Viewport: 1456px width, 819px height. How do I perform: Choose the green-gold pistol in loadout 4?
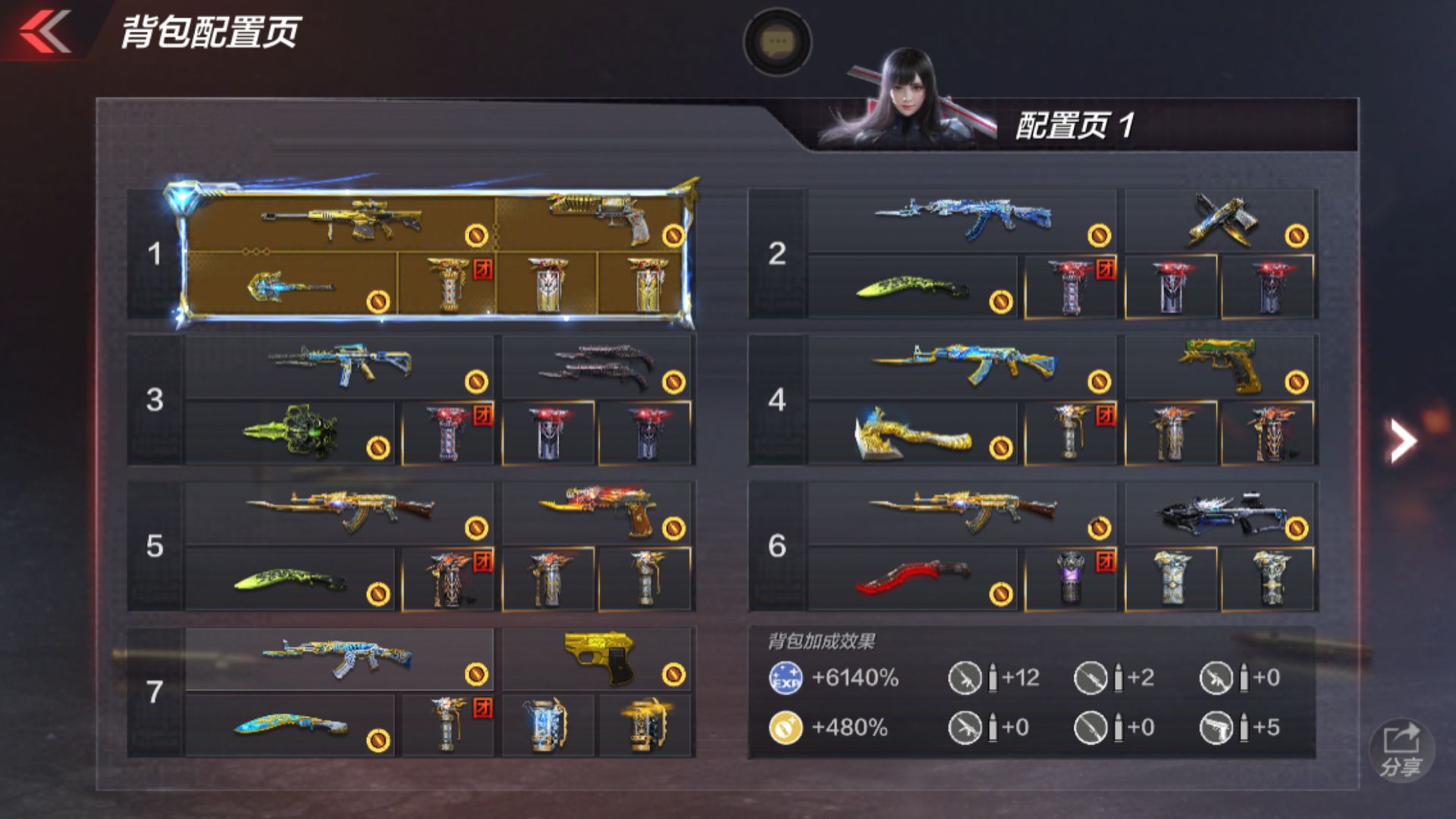pyautogui.click(x=1221, y=366)
